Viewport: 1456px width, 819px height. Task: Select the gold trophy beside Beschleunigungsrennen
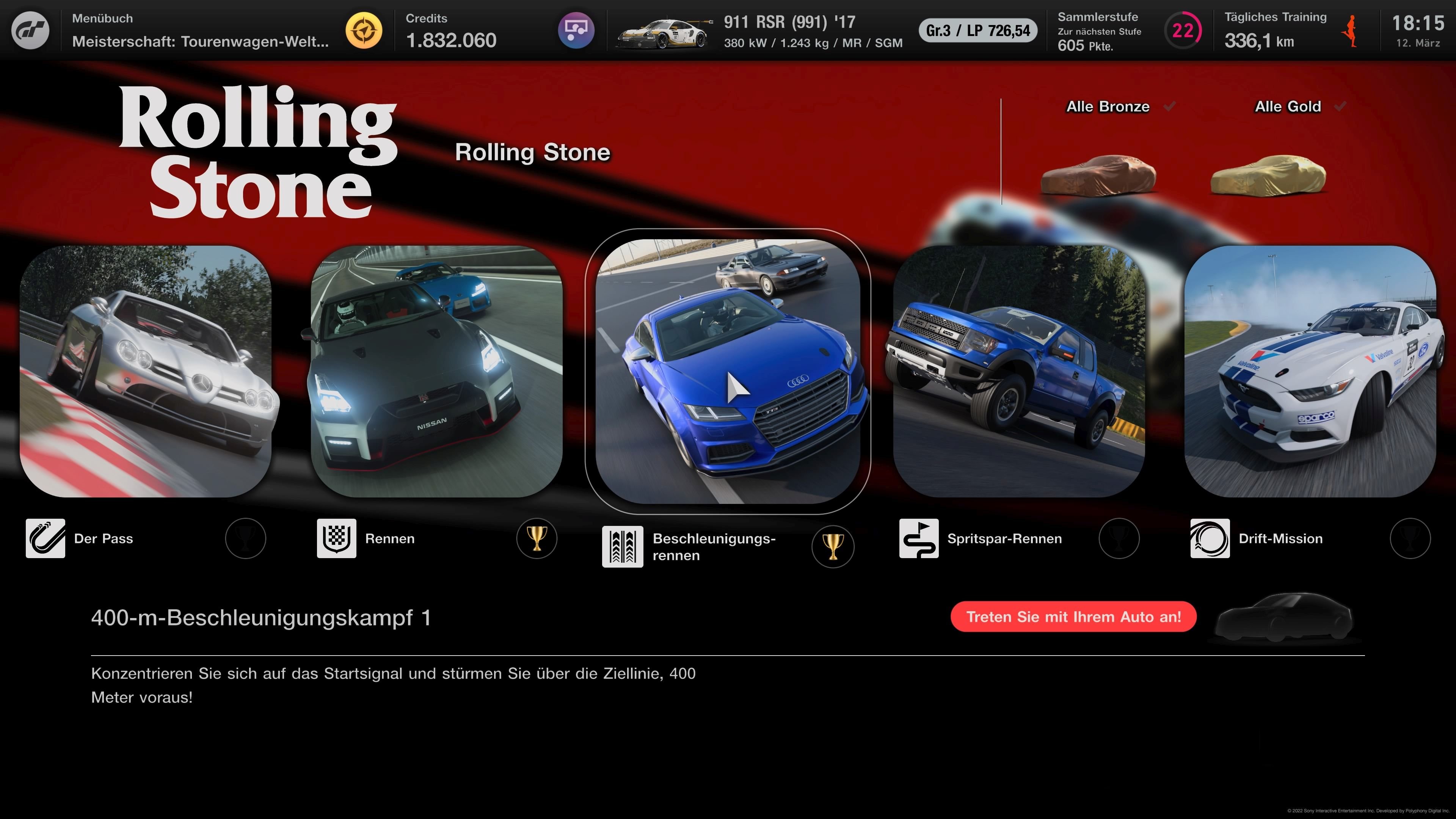pyautogui.click(x=834, y=546)
